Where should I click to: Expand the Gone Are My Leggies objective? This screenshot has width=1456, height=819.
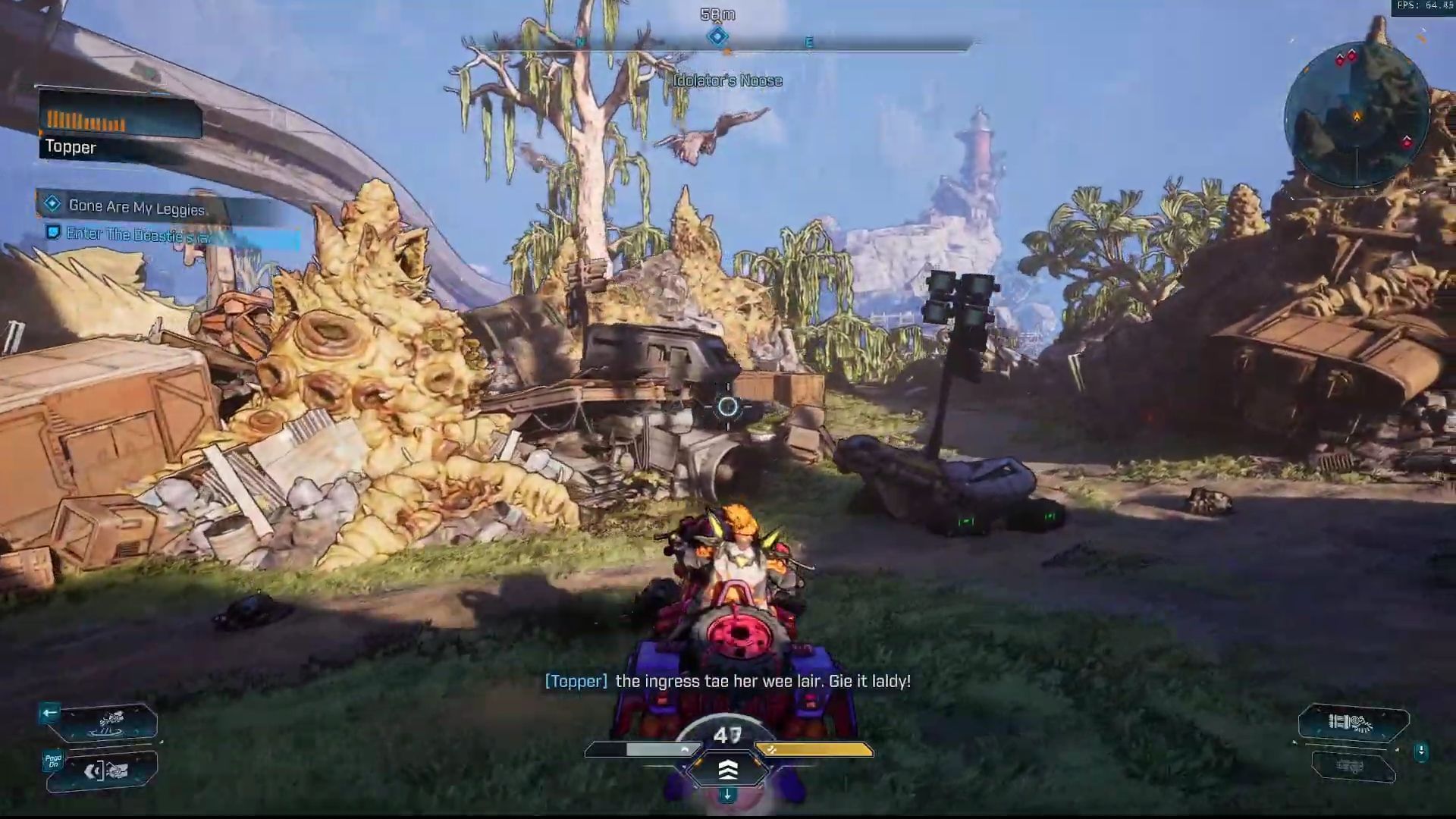[136, 206]
